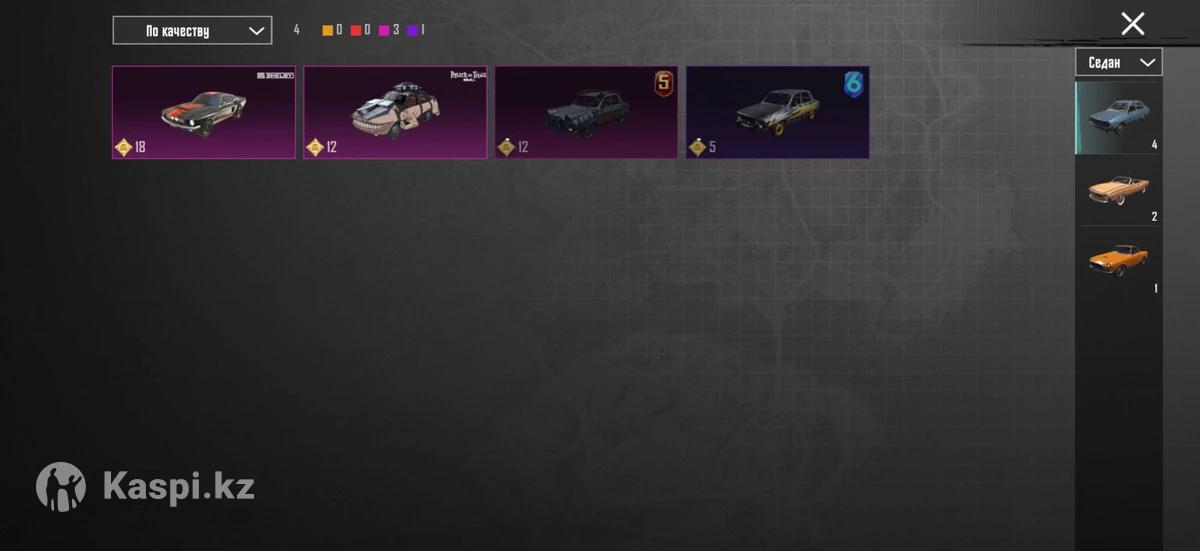Open the "По качеству" sort dropdown
The height and width of the screenshot is (551, 1200).
tap(191, 30)
